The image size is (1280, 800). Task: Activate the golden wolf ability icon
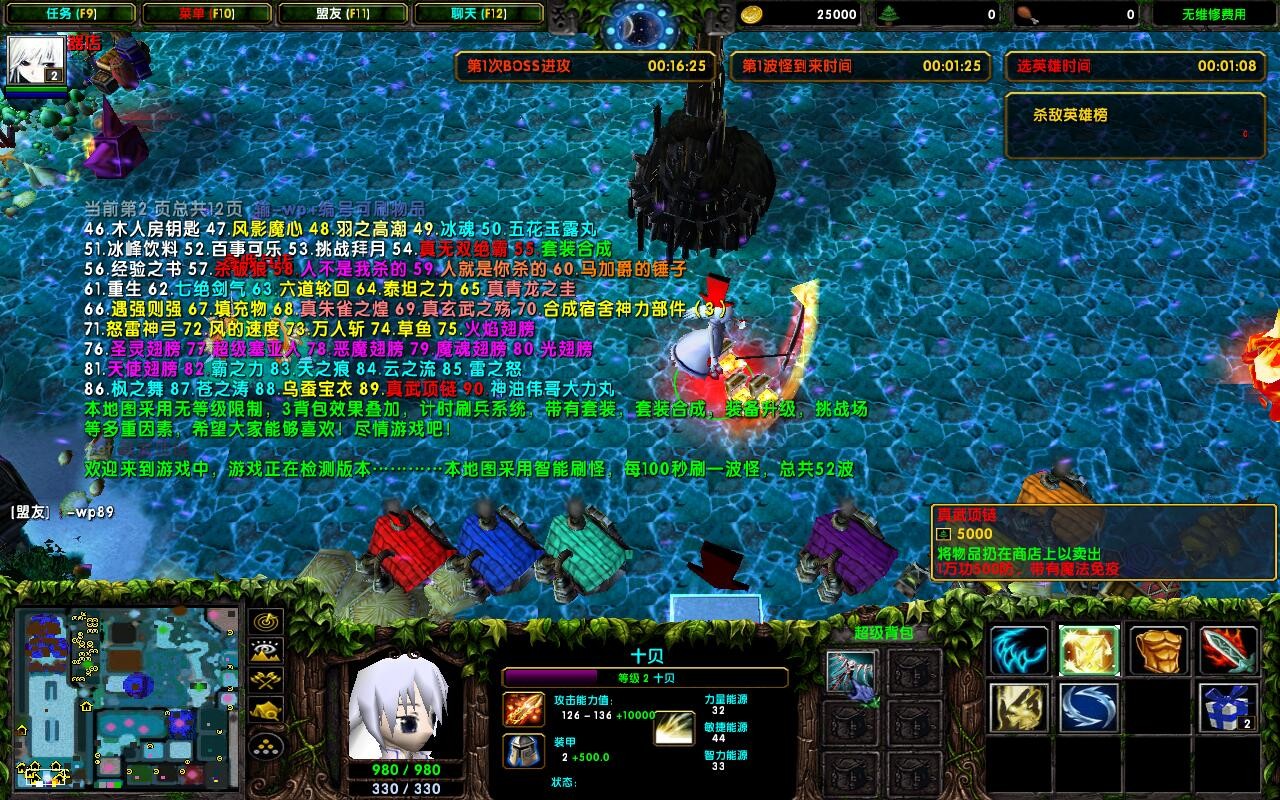point(1019,707)
